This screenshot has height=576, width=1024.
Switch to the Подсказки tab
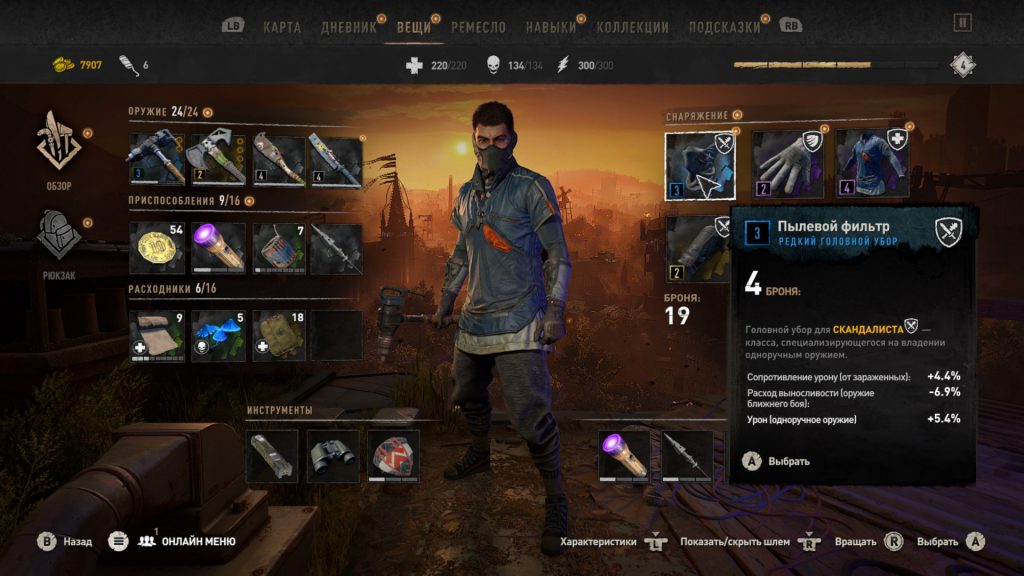coord(725,27)
